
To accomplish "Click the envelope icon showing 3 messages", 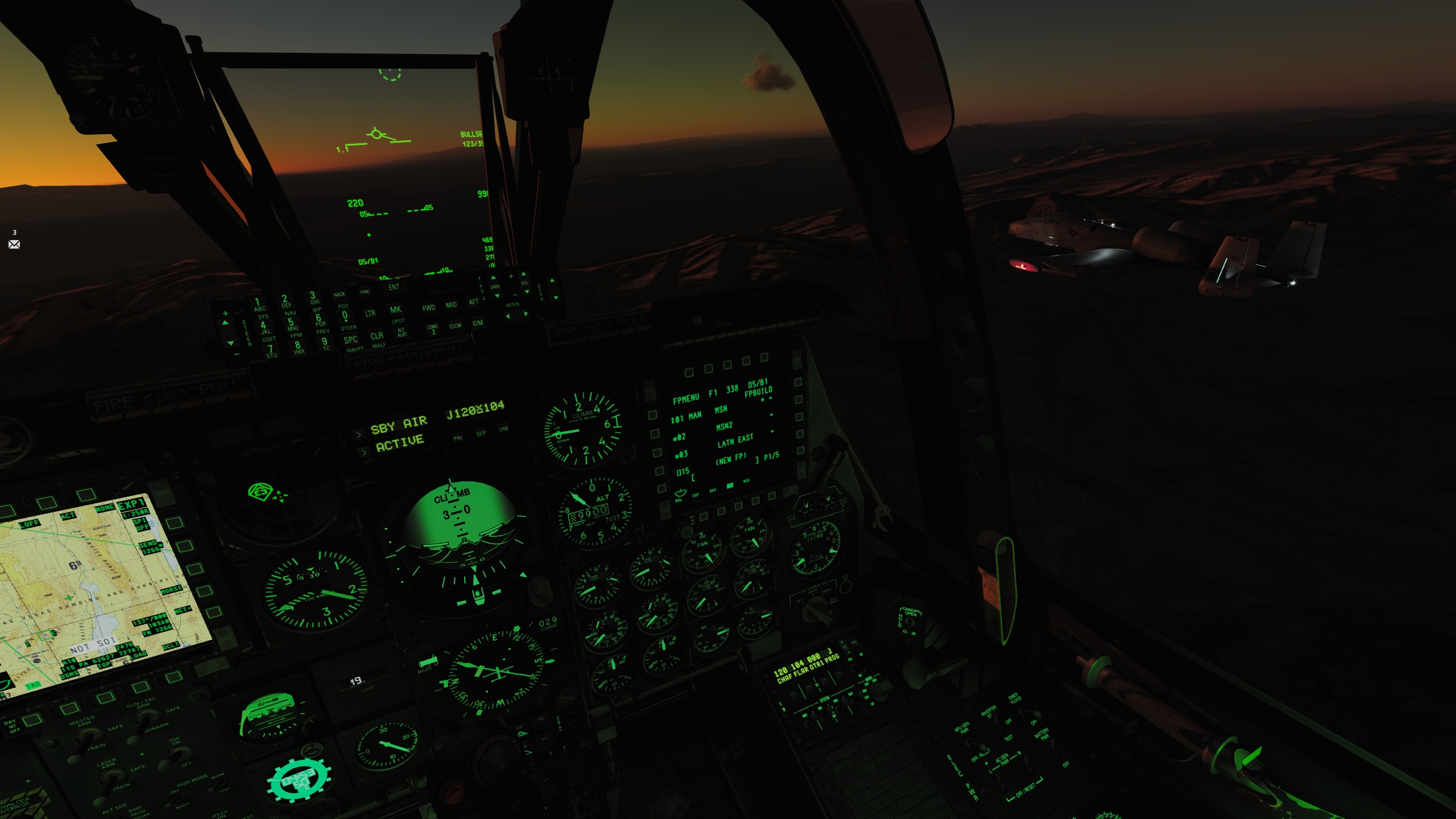I will point(13,244).
